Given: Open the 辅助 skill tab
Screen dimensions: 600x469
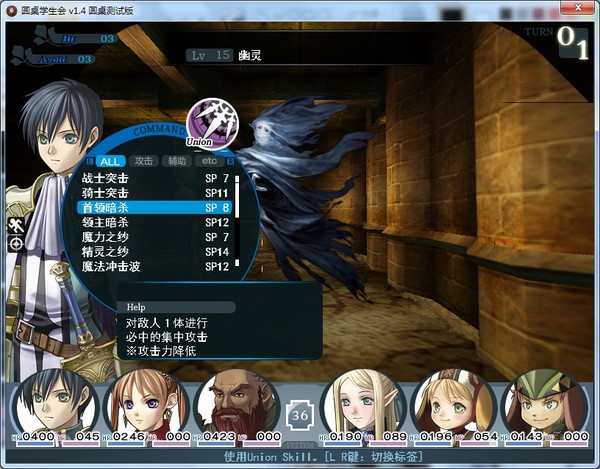Looking at the screenshot, I should point(177,161).
